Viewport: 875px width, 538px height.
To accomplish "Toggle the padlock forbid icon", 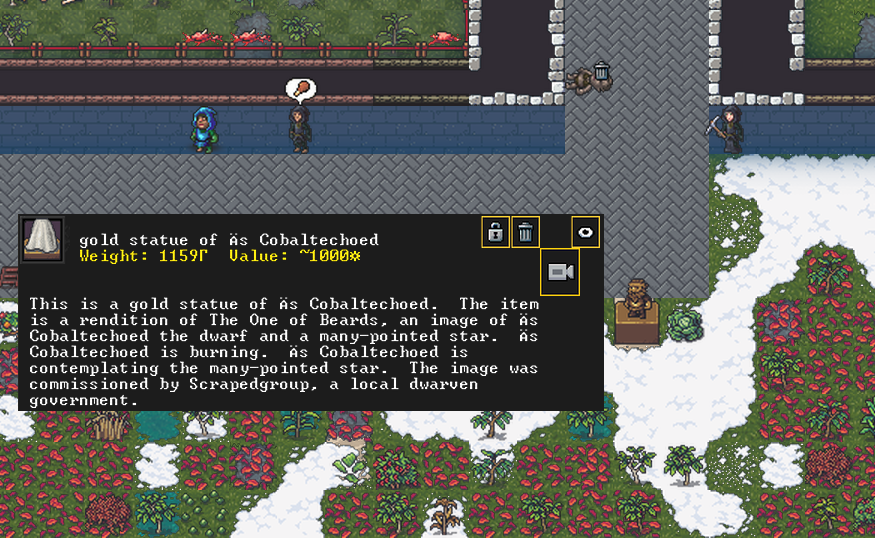I will click(495, 232).
